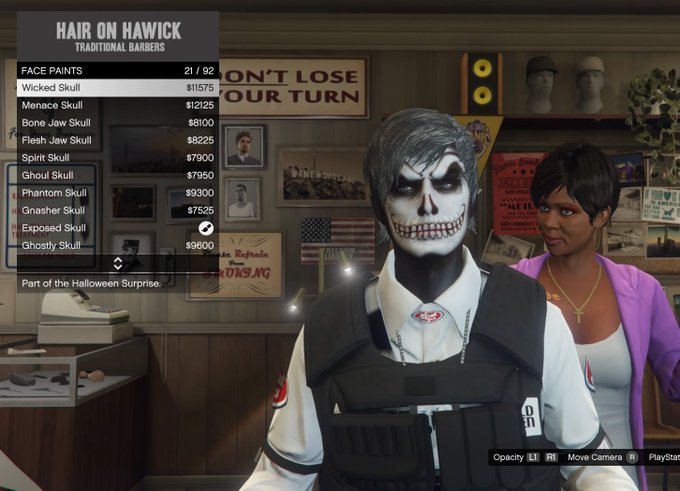Select Ghoul Skull for $7950
The width and height of the screenshot is (680, 491).
click(x=117, y=176)
